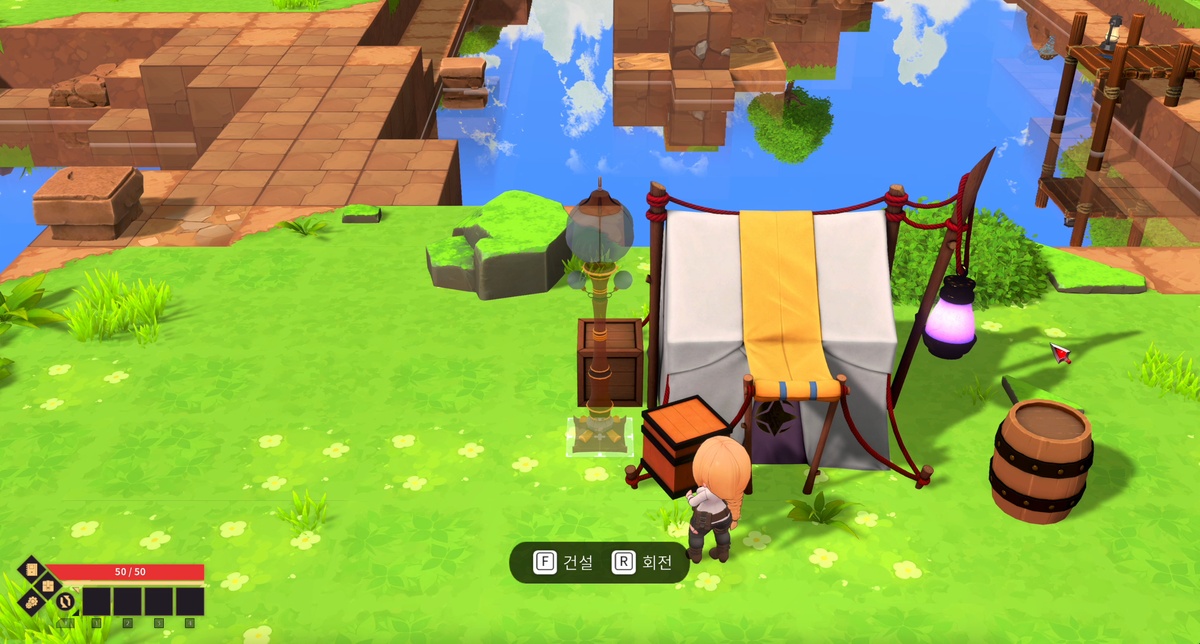Click the circular swap arrows button

pos(65,601)
